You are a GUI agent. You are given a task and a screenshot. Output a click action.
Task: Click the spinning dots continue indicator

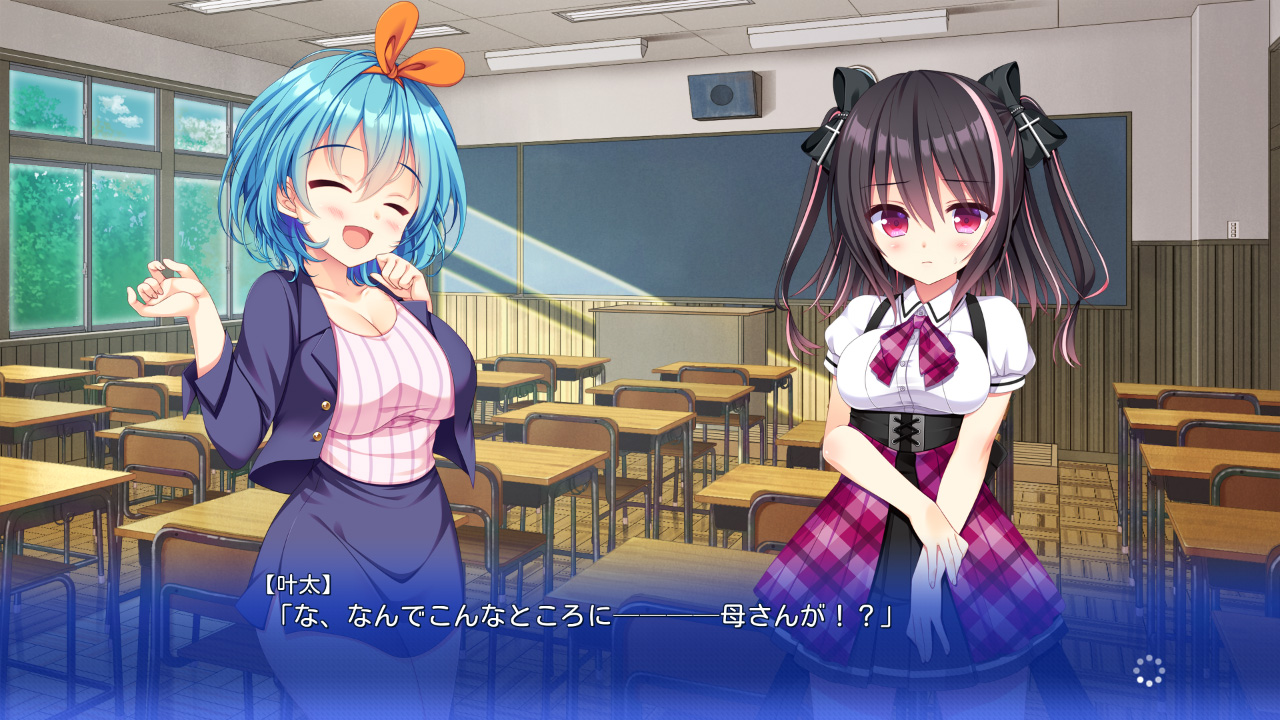tap(1149, 671)
